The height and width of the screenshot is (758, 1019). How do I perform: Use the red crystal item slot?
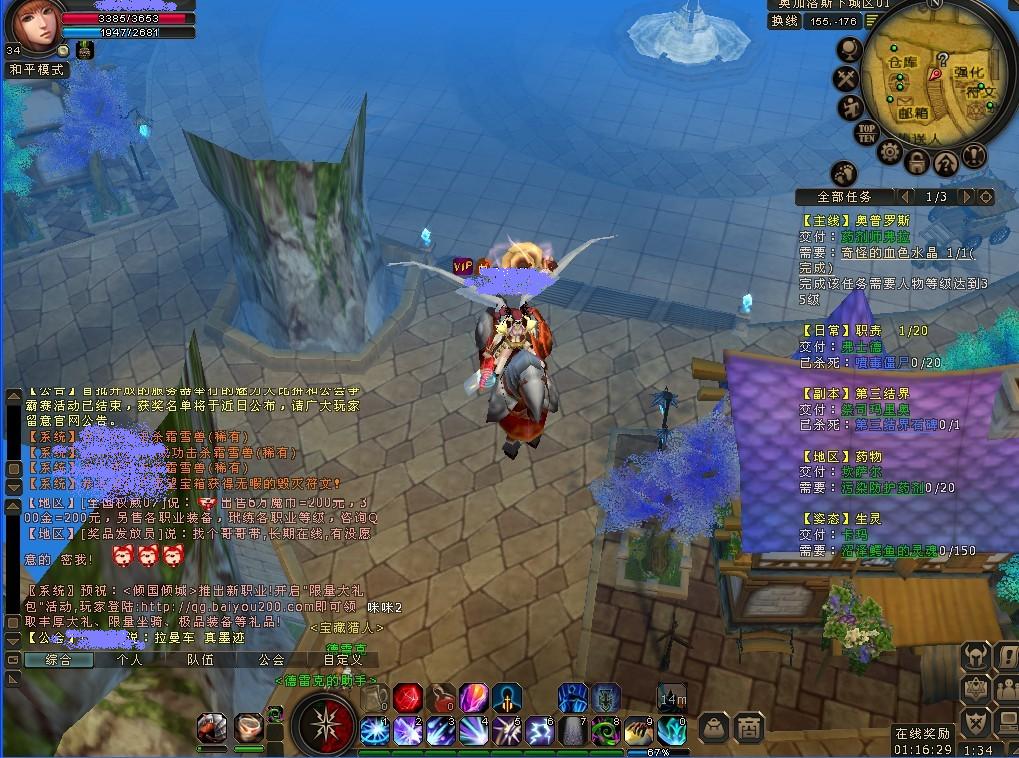(x=407, y=697)
